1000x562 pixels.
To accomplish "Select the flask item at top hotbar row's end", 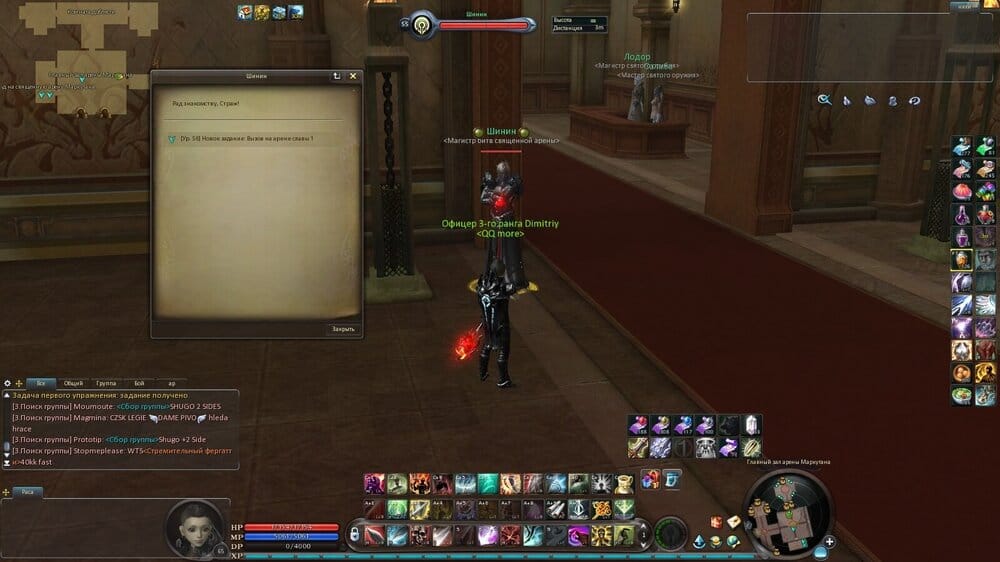I will coord(624,484).
